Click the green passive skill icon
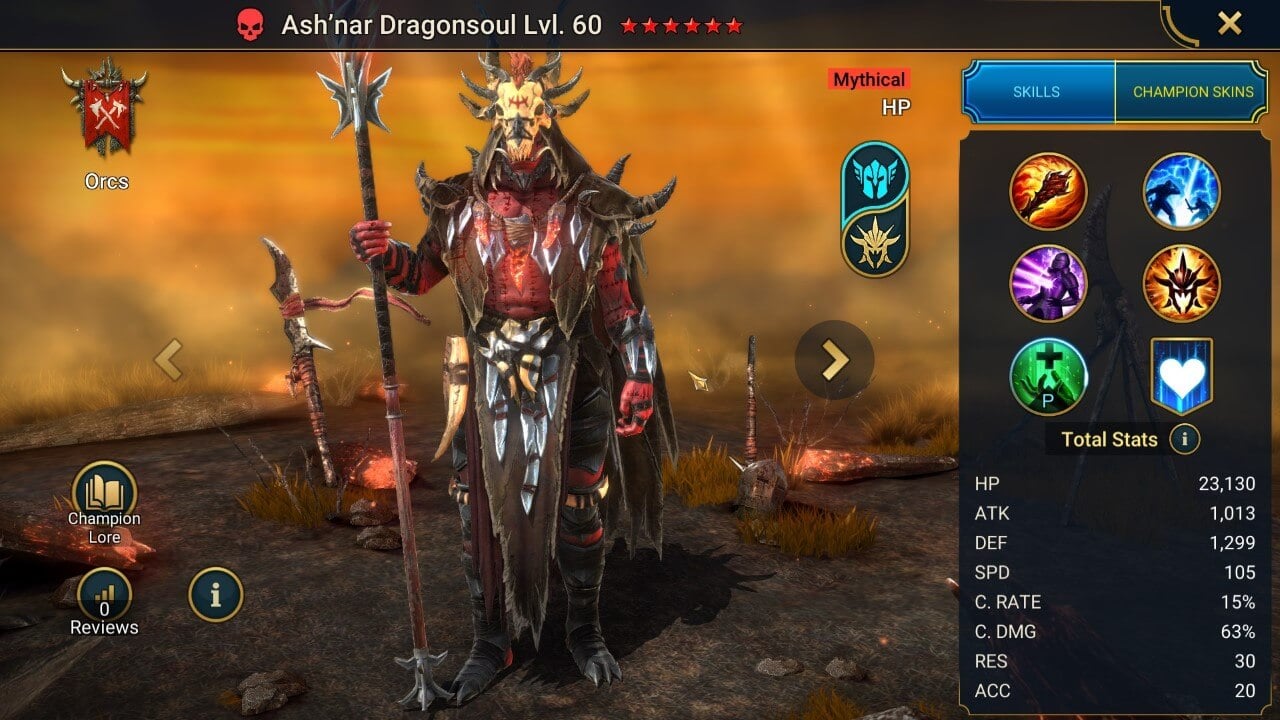Screen dimensions: 1280x720 tap(1049, 378)
